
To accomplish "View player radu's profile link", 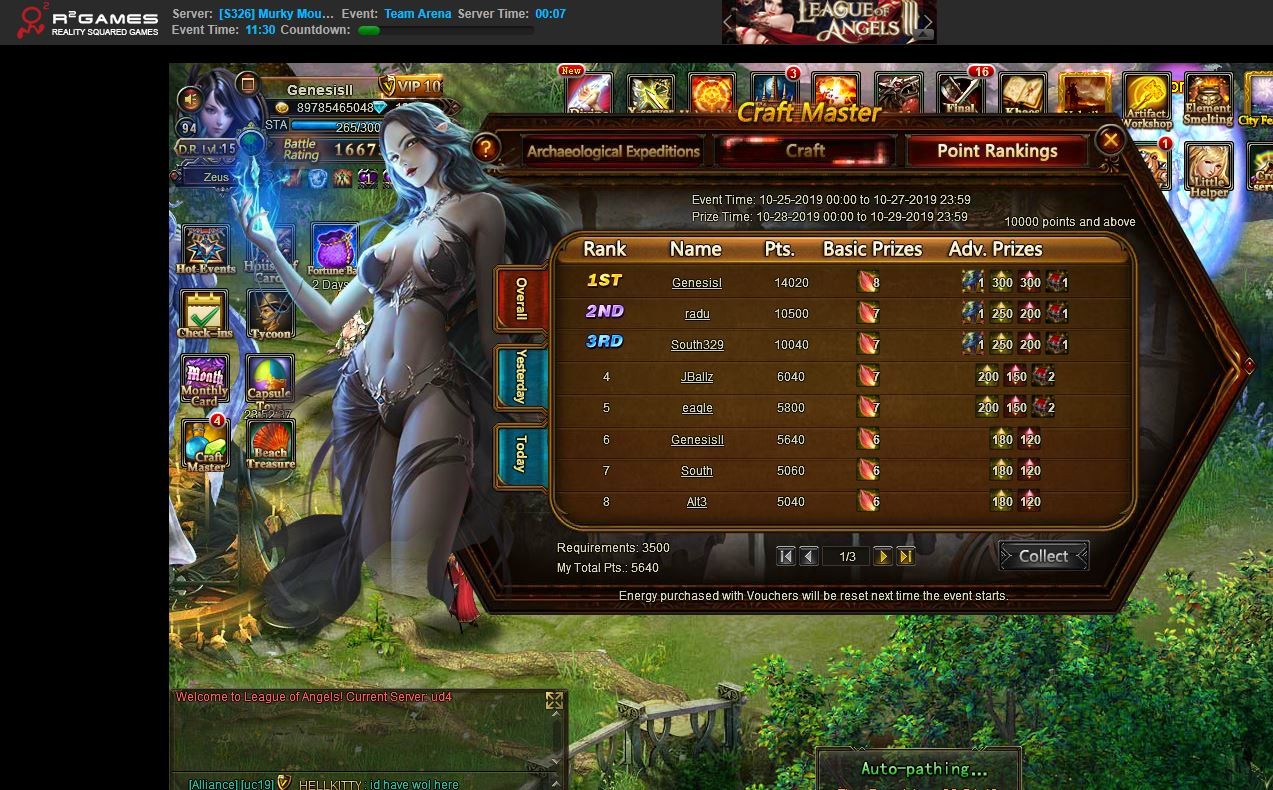I will click(x=697, y=314).
